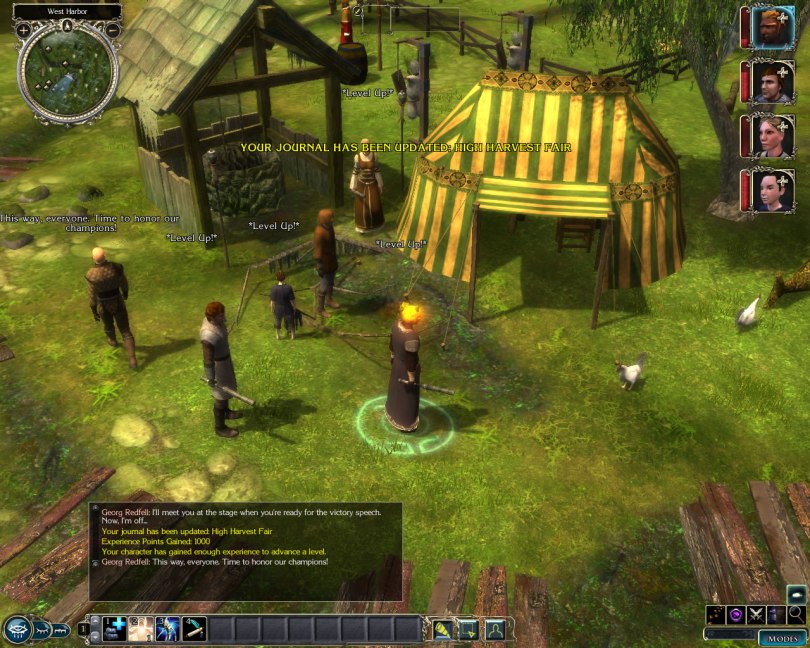810x648 pixels.
Task: Zoom out the minimap with the minus button
Action: [112, 30]
